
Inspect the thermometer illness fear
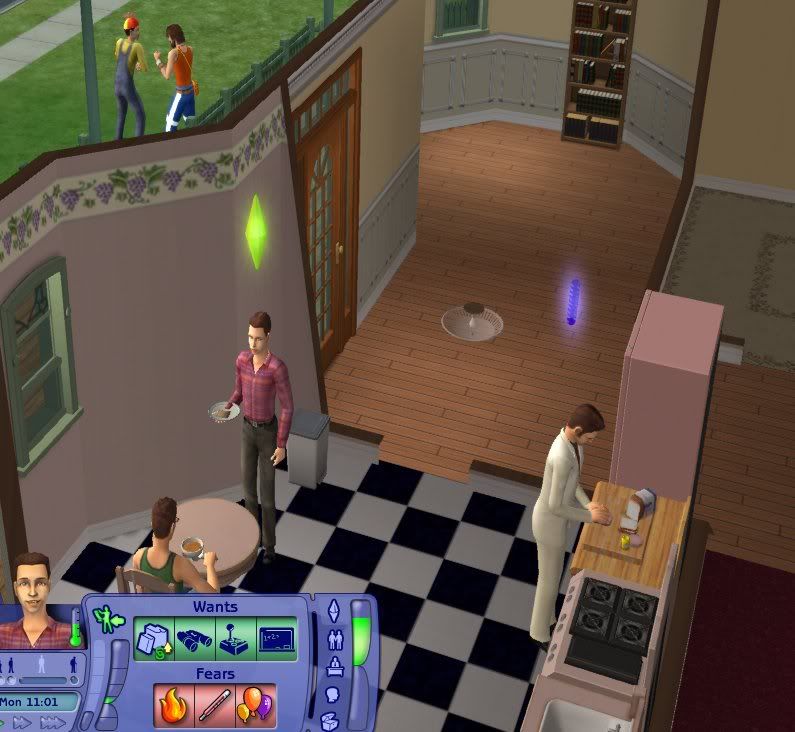[x=214, y=706]
